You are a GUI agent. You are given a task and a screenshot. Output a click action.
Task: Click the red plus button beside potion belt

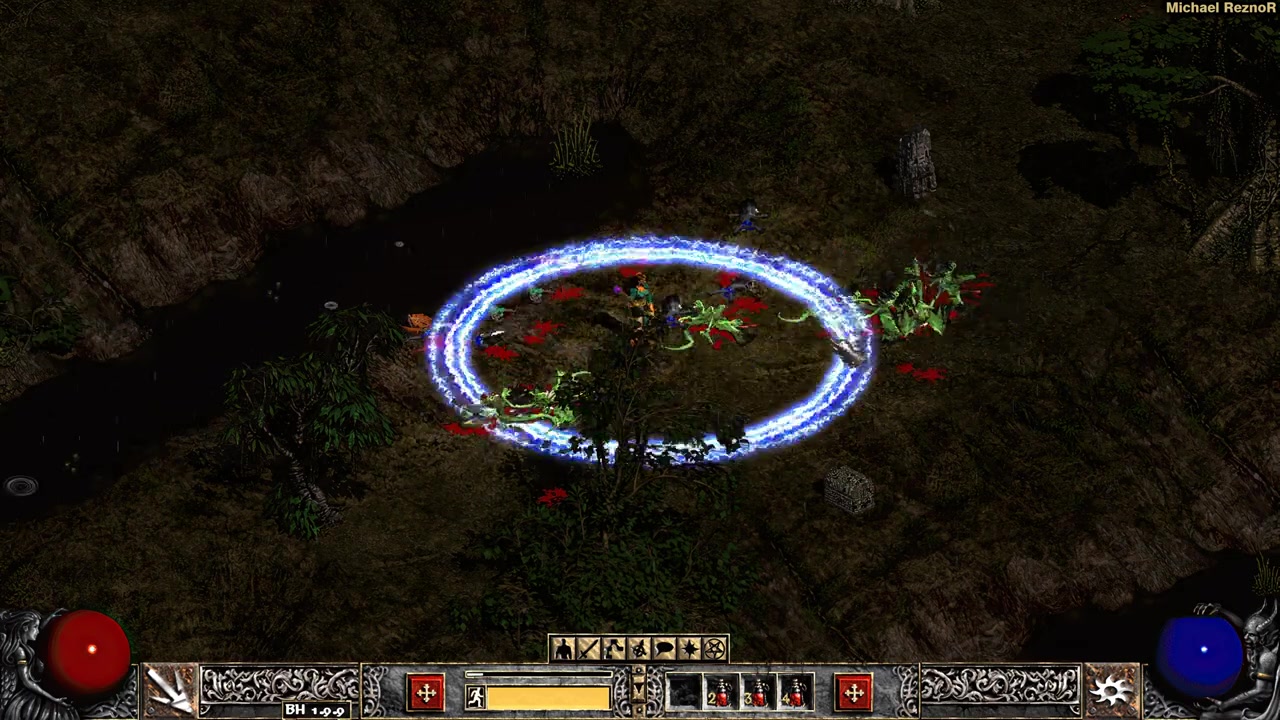853,693
